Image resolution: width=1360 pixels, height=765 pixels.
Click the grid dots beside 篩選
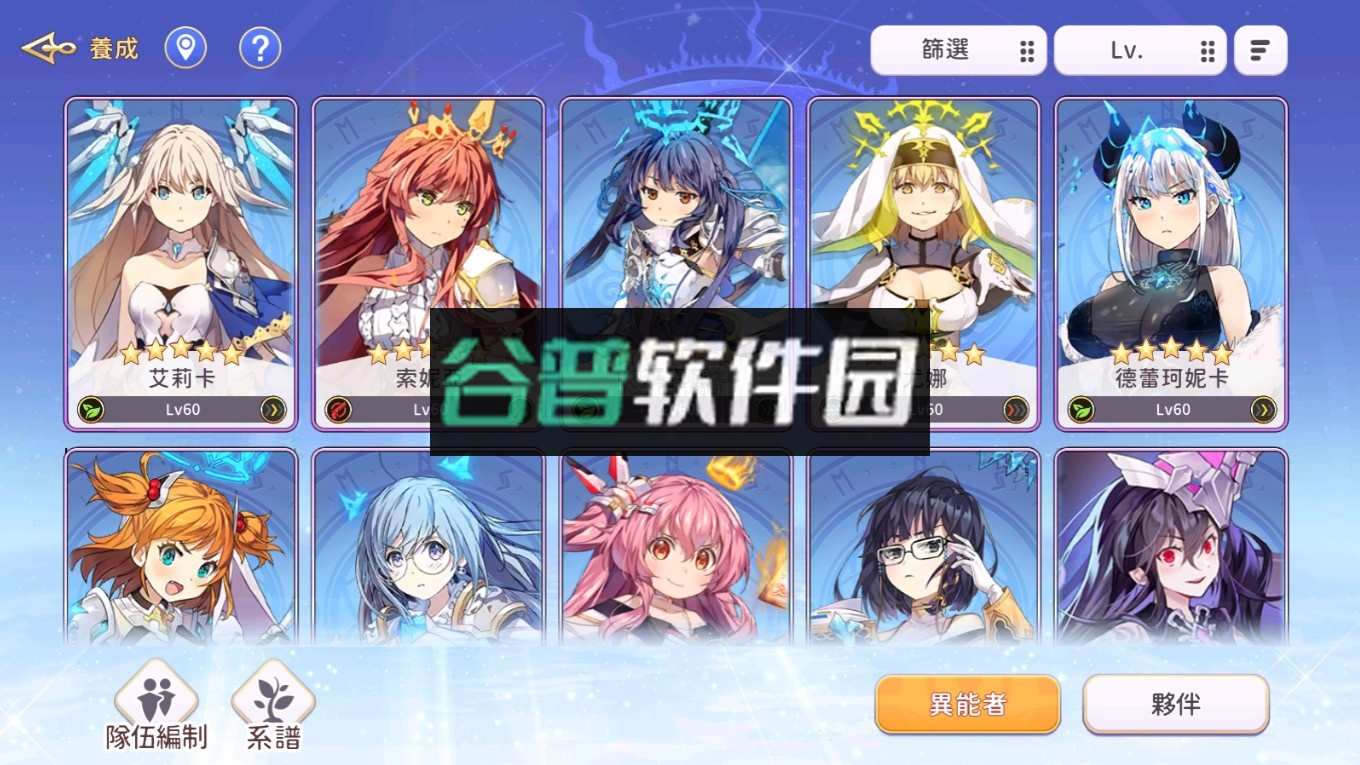tap(1026, 49)
